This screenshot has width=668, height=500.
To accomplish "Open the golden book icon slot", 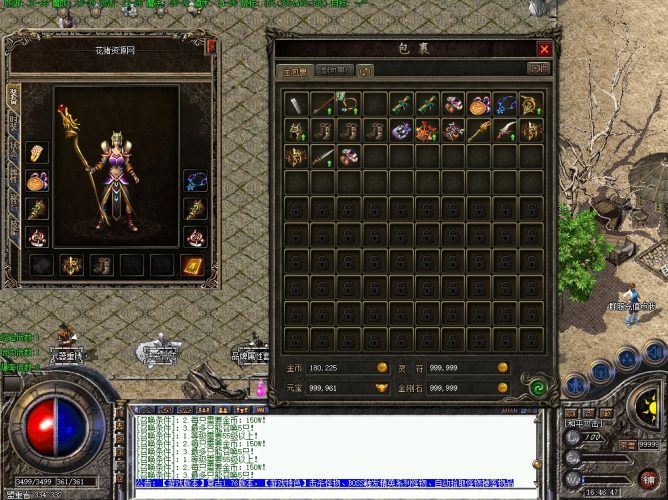I will pyautogui.click(x=192, y=265).
